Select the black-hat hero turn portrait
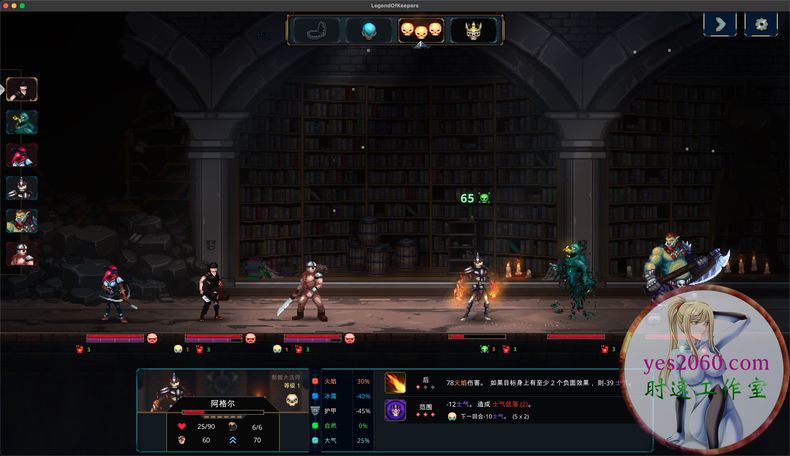Image resolution: width=790 pixels, height=456 pixels. pos(22,89)
